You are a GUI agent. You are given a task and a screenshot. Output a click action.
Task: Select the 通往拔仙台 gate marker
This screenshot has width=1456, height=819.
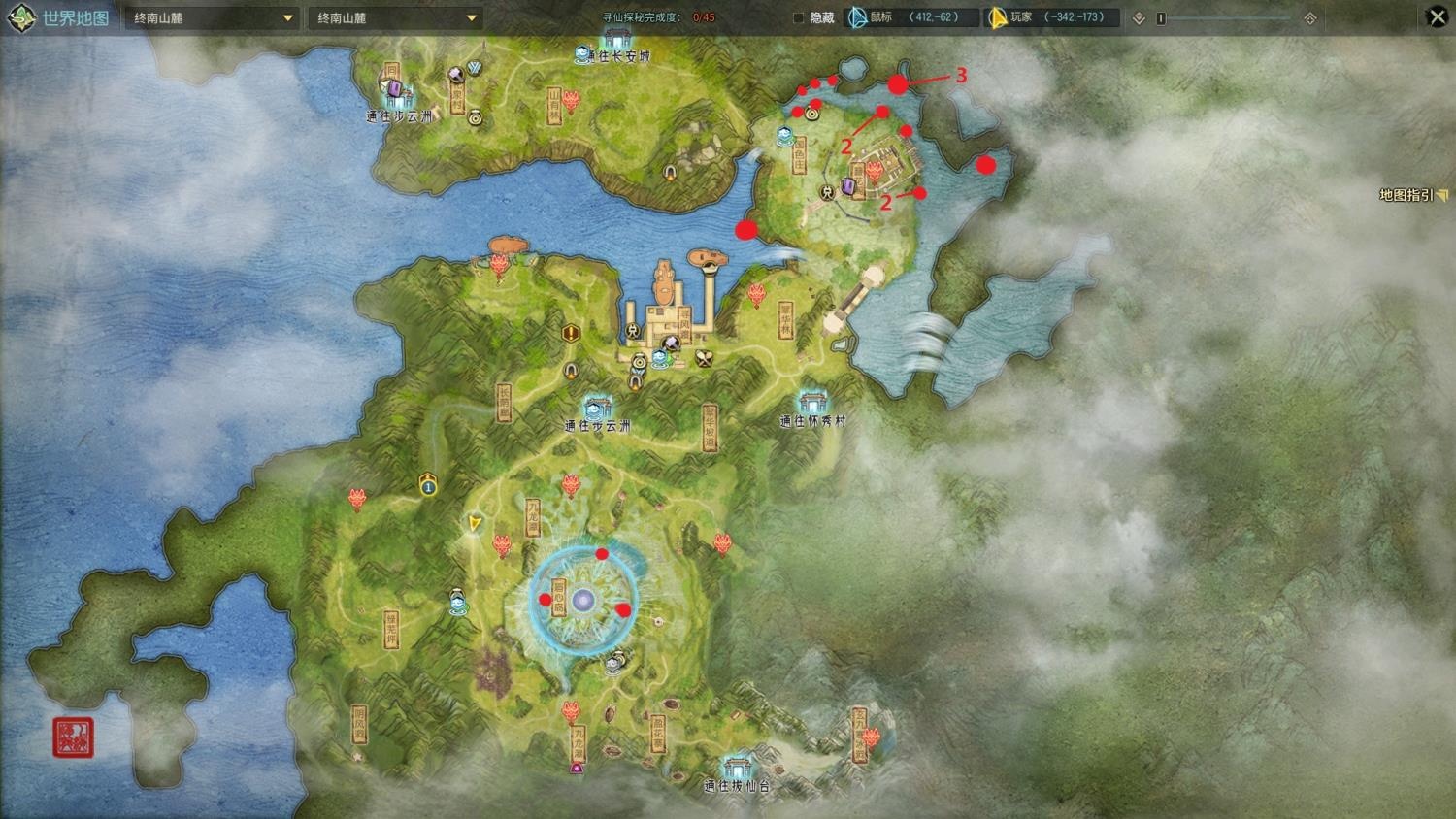click(737, 767)
